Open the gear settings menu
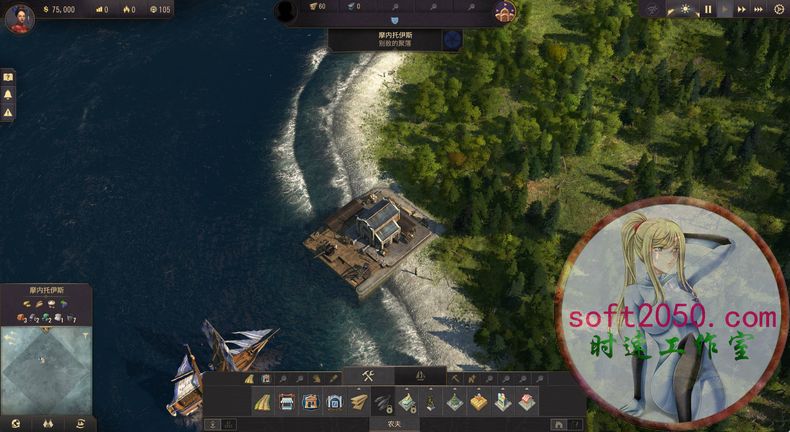 (x=779, y=9)
